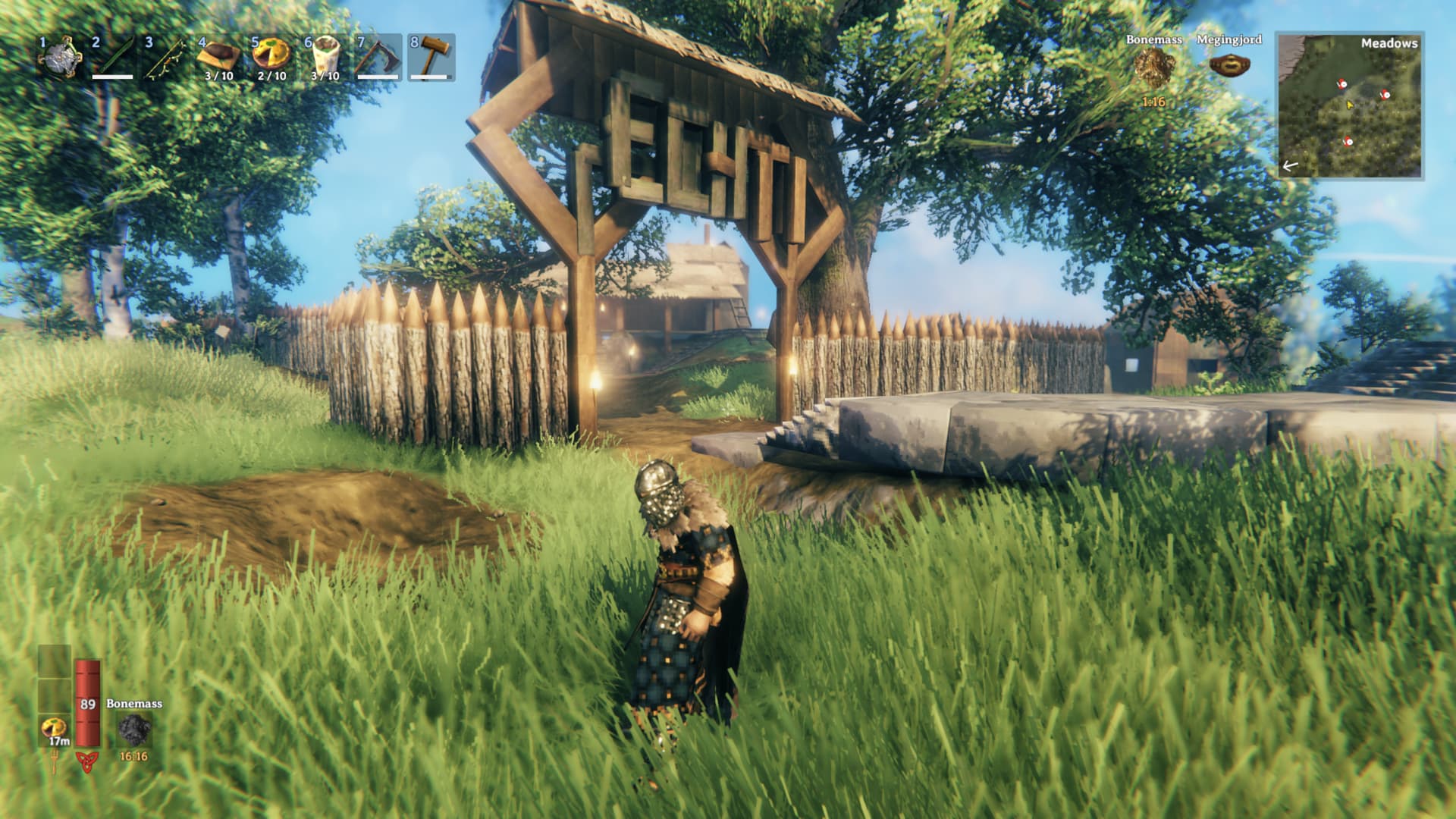Equip the bow in hotbar slot 3

(x=166, y=58)
